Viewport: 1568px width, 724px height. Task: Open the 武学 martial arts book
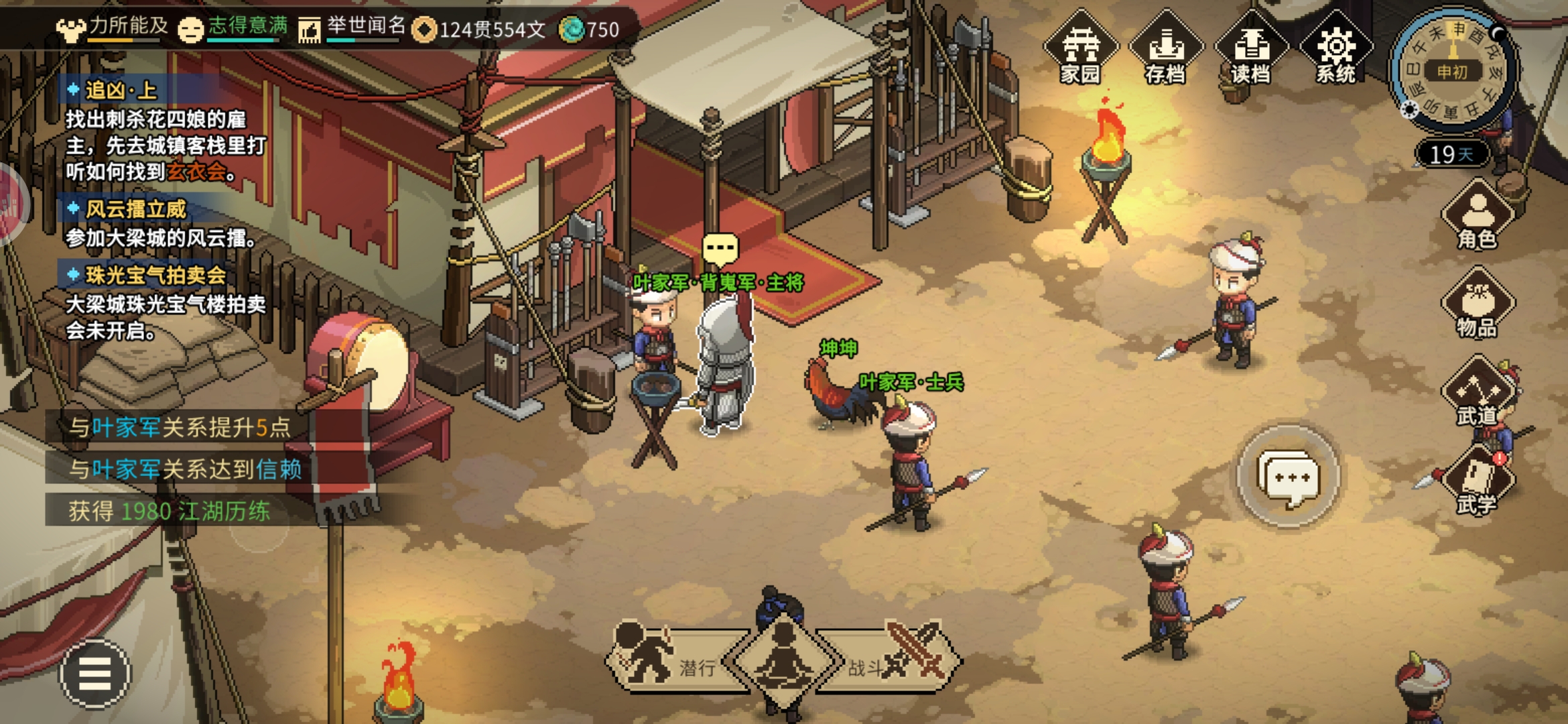(1477, 483)
